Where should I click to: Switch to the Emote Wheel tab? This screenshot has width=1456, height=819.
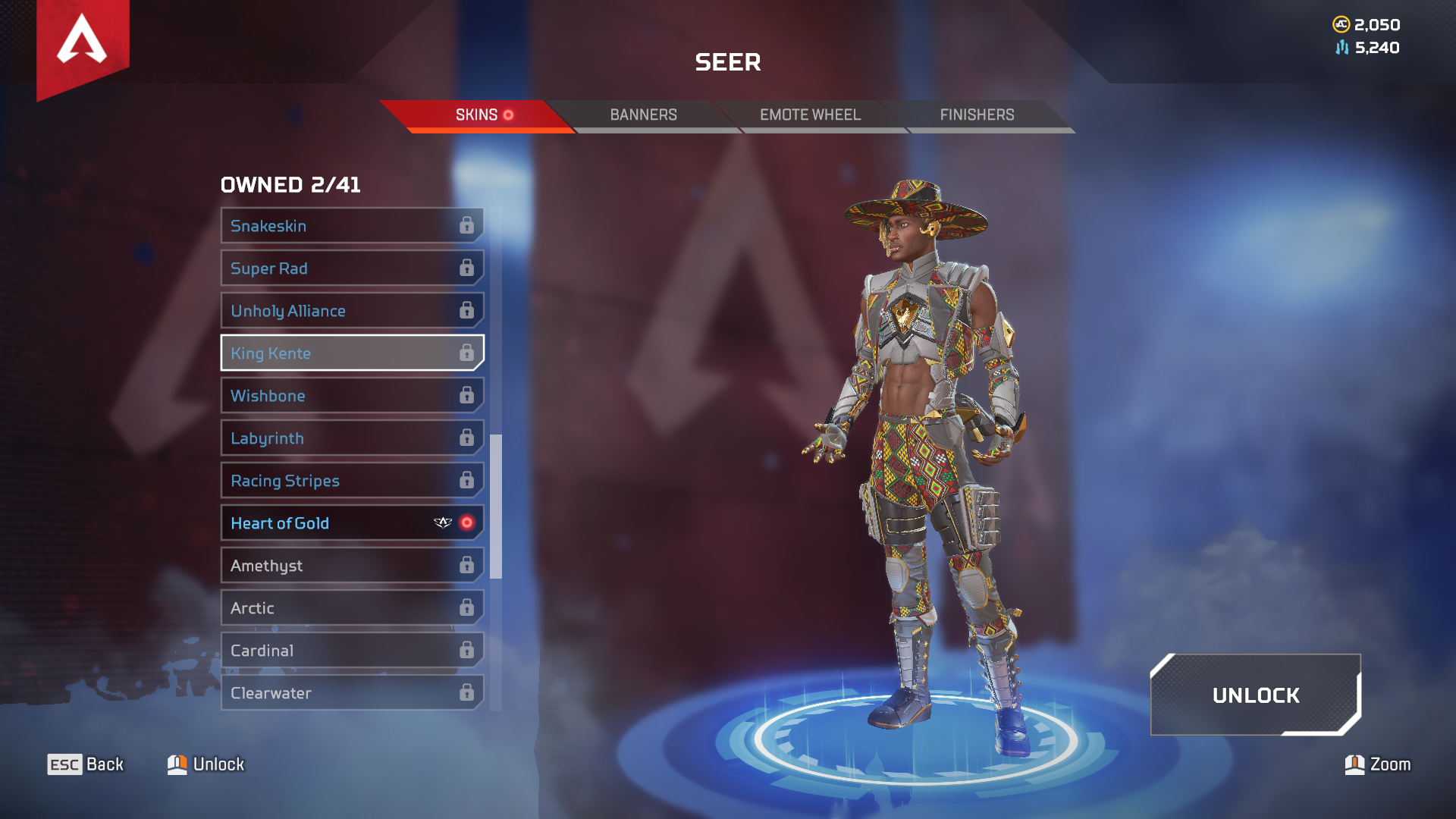tap(810, 115)
